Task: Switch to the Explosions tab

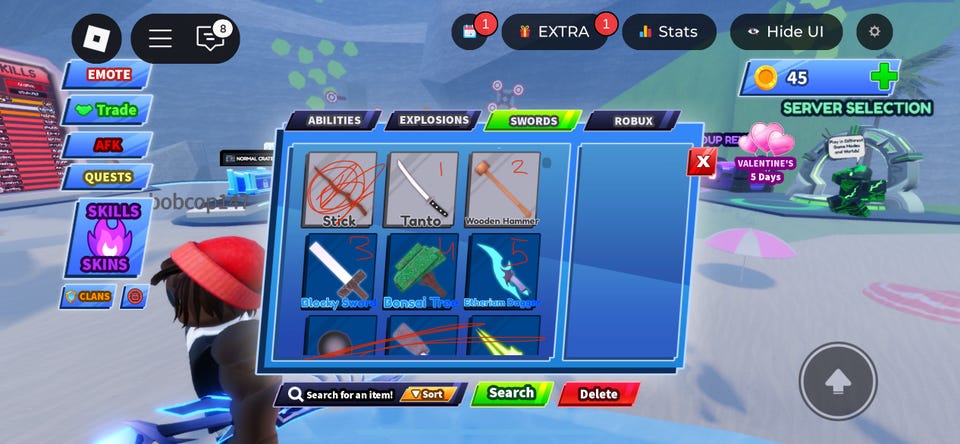Action: 433,121
